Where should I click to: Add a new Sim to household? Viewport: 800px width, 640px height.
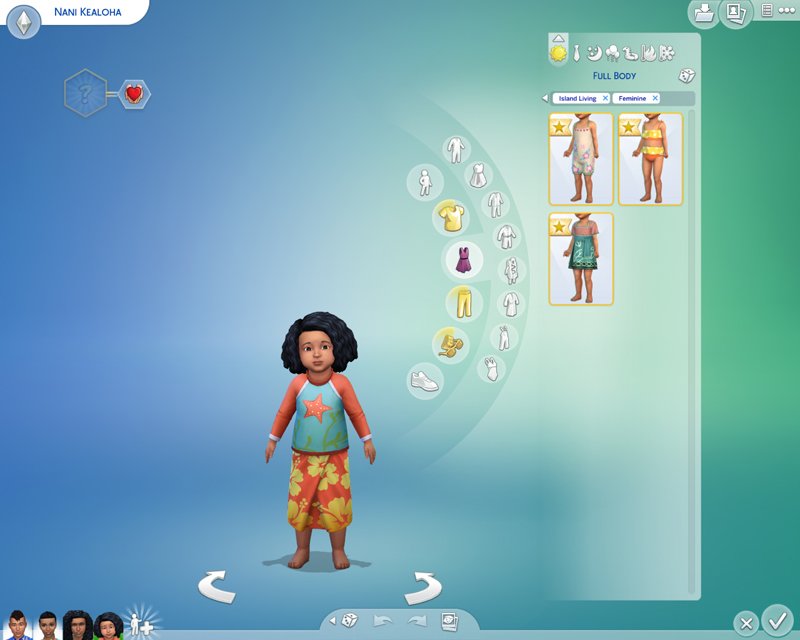[142, 626]
